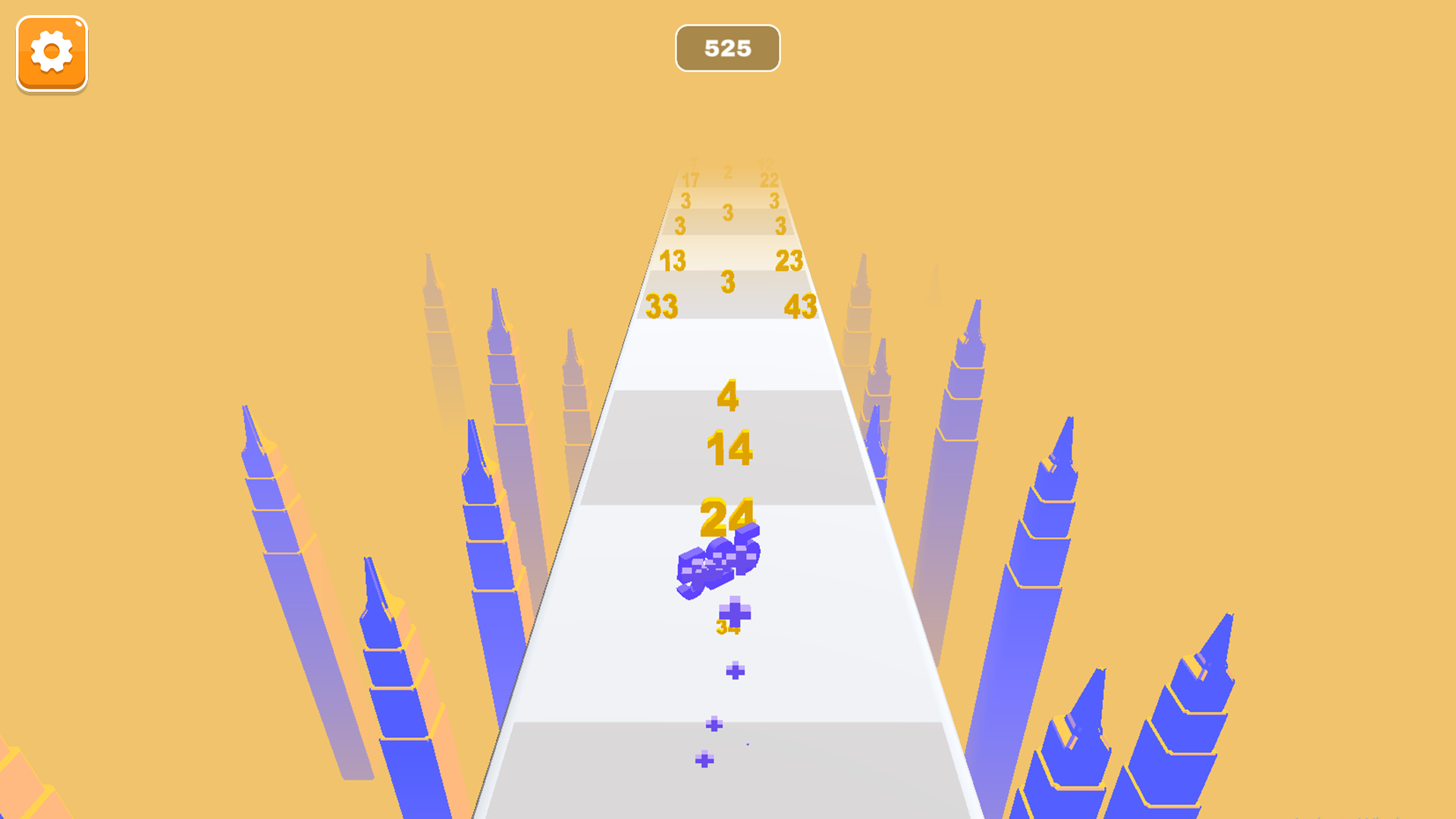Select the faded 17 near the horizon
1456x819 pixels.
(x=692, y=180)
